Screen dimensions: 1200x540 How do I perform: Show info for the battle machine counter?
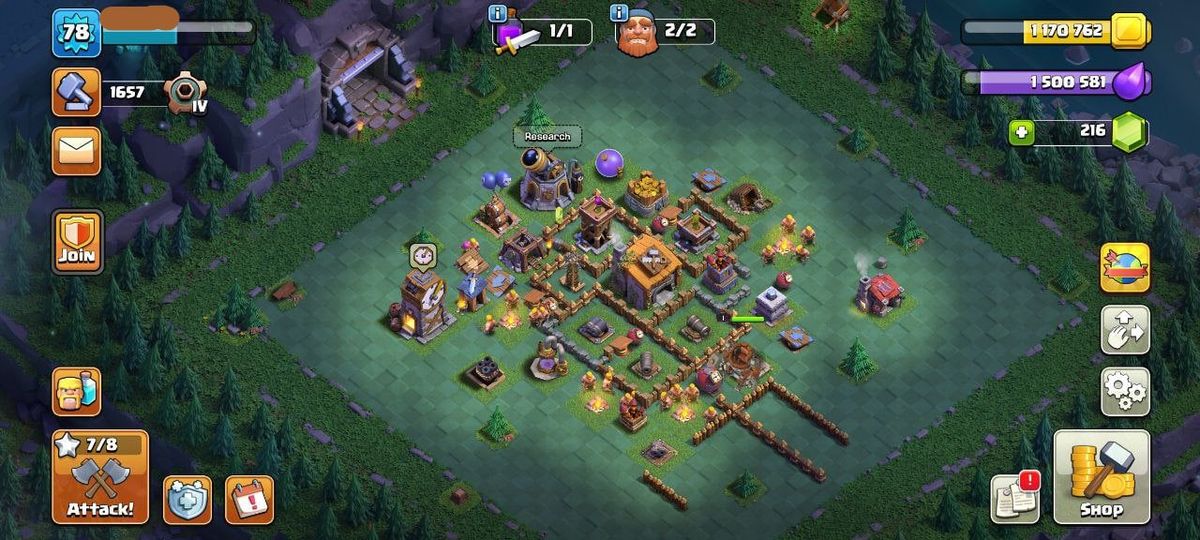(498, 13)
